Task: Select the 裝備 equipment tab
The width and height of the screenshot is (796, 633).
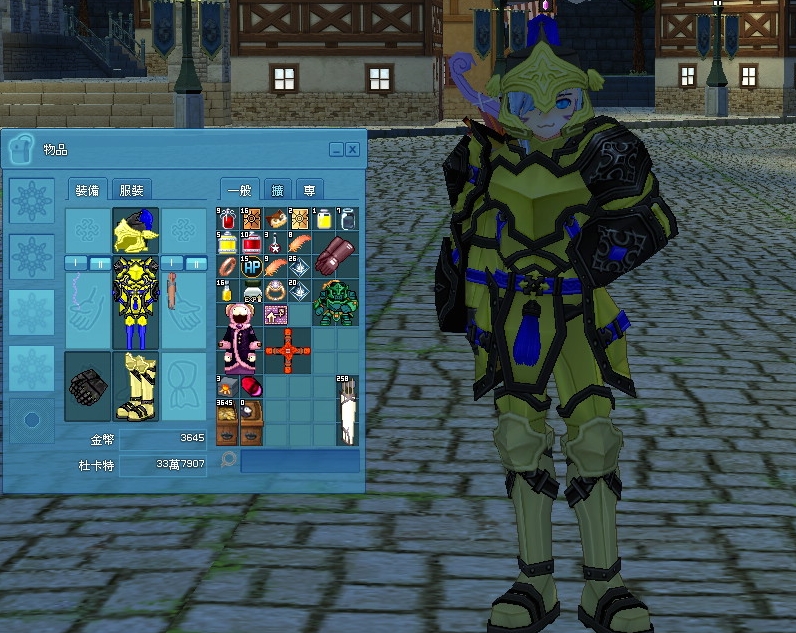Action: [86, 190]
